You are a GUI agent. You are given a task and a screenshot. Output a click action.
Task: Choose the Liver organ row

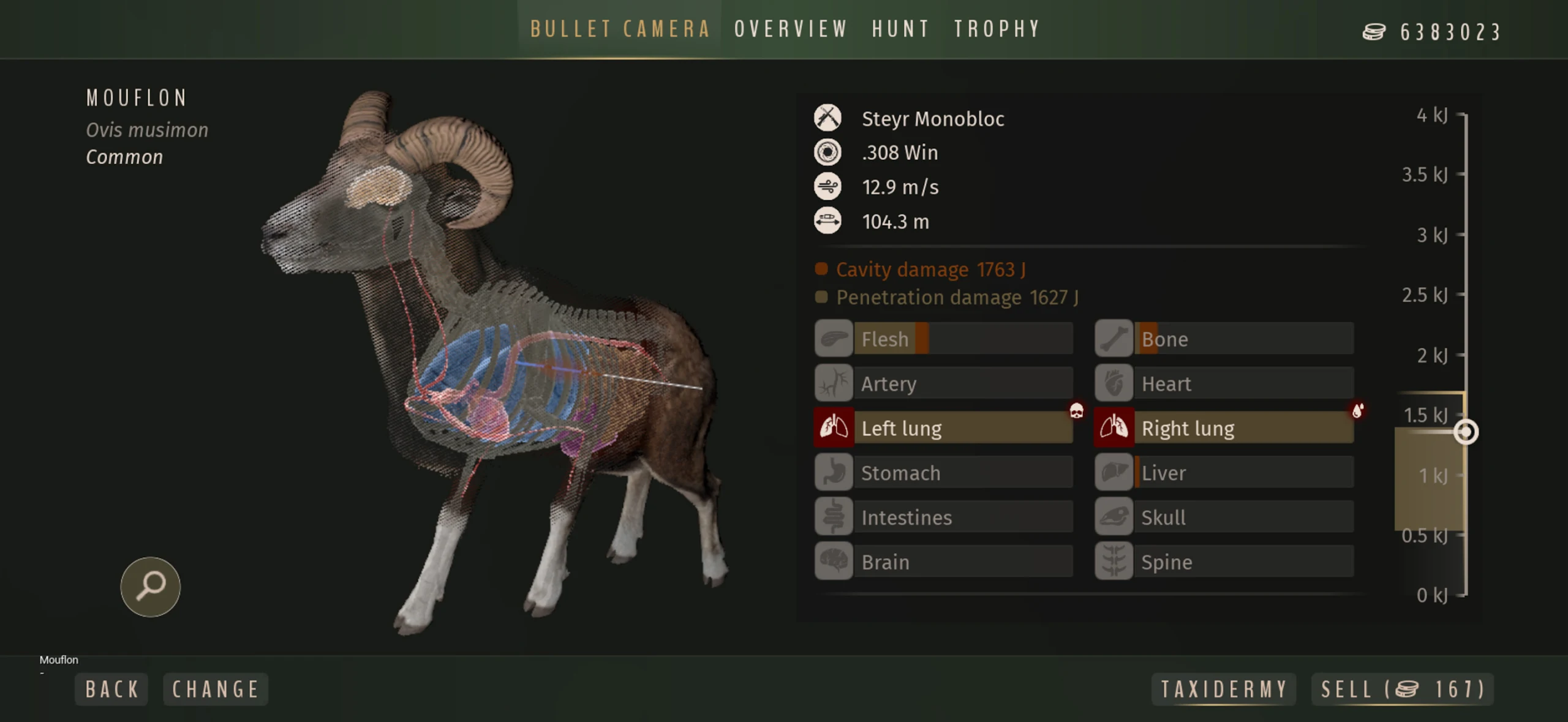point(1224,473)
